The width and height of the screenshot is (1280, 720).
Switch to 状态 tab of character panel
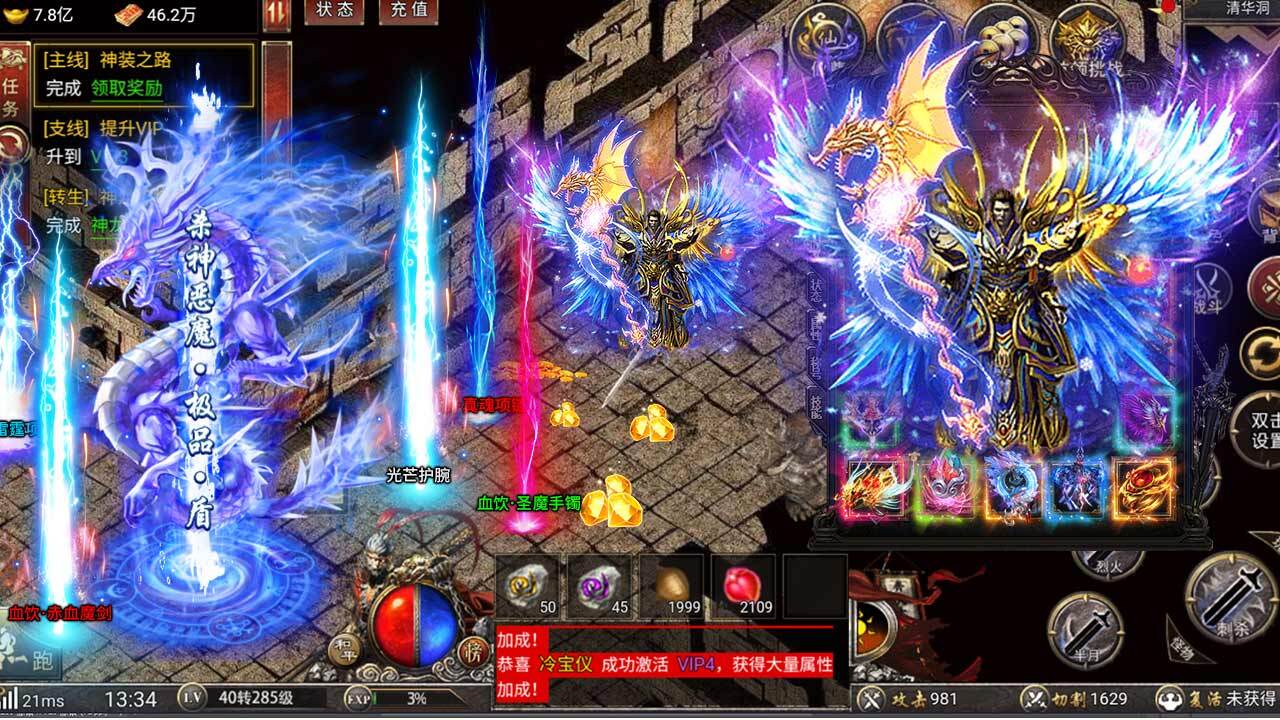[815, 290]
